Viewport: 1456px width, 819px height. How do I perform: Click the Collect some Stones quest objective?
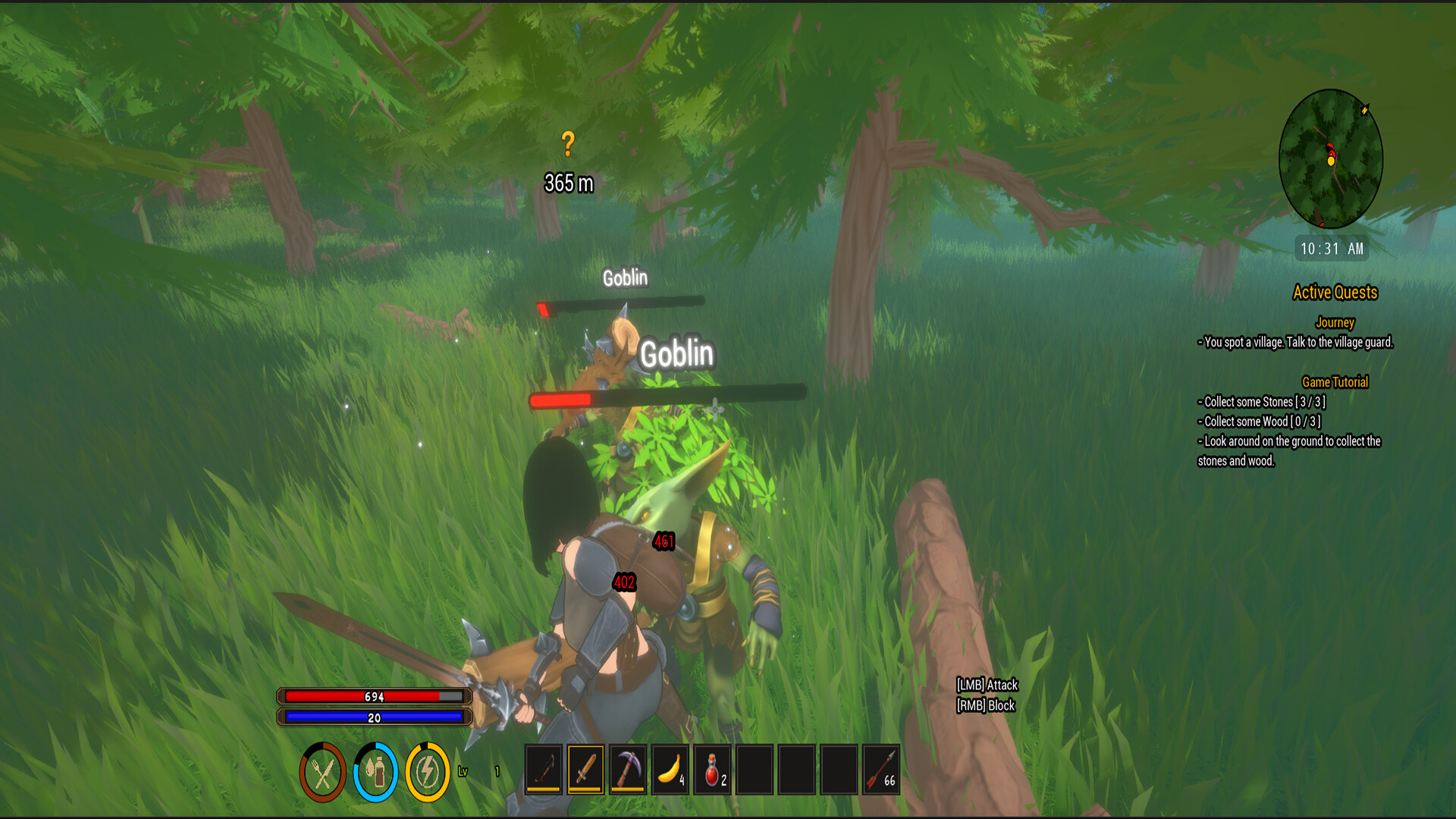tap(1261, 403)
